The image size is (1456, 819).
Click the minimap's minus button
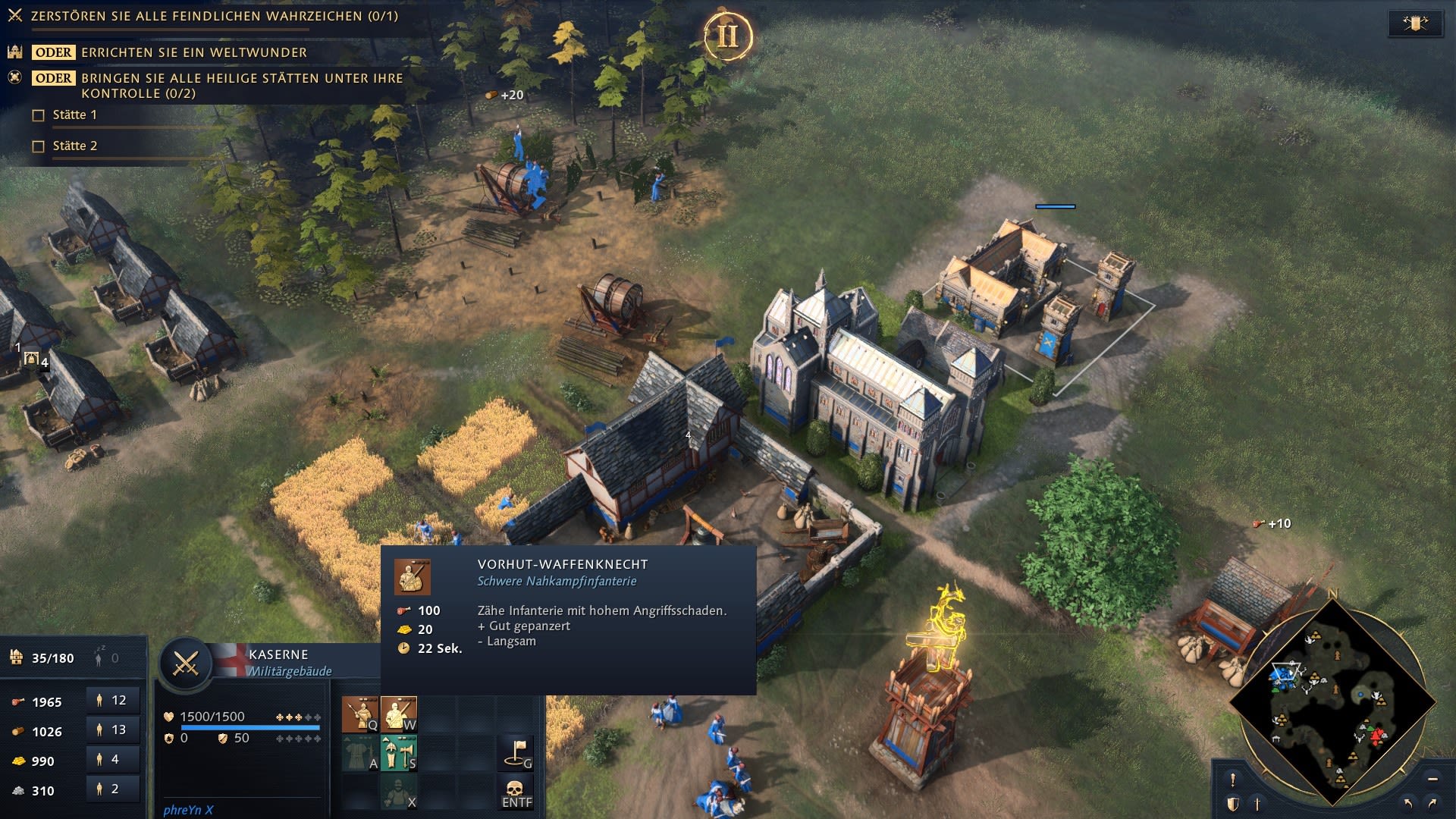pos(1432,779)
